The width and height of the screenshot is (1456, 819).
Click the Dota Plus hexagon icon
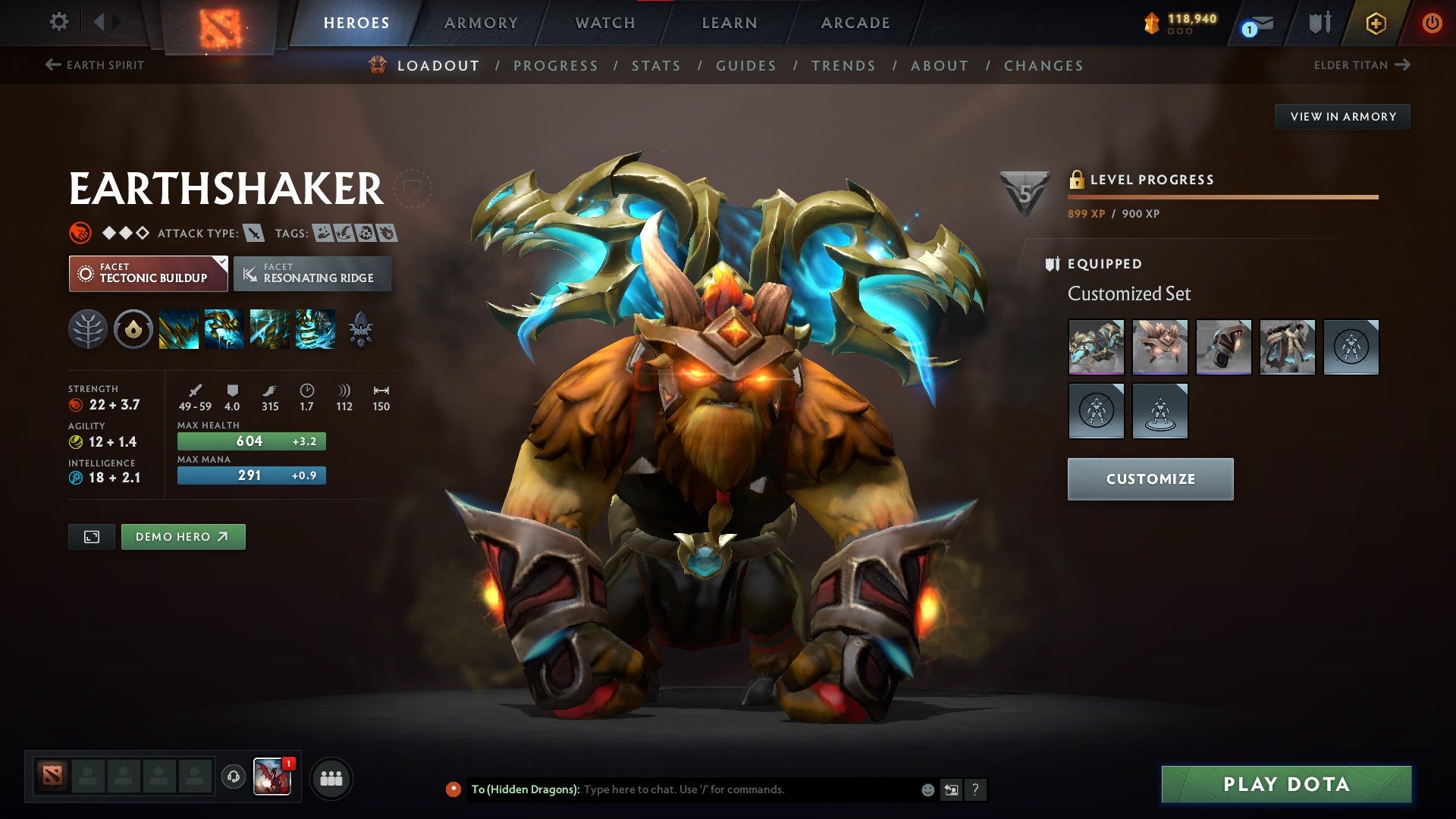1375,23
